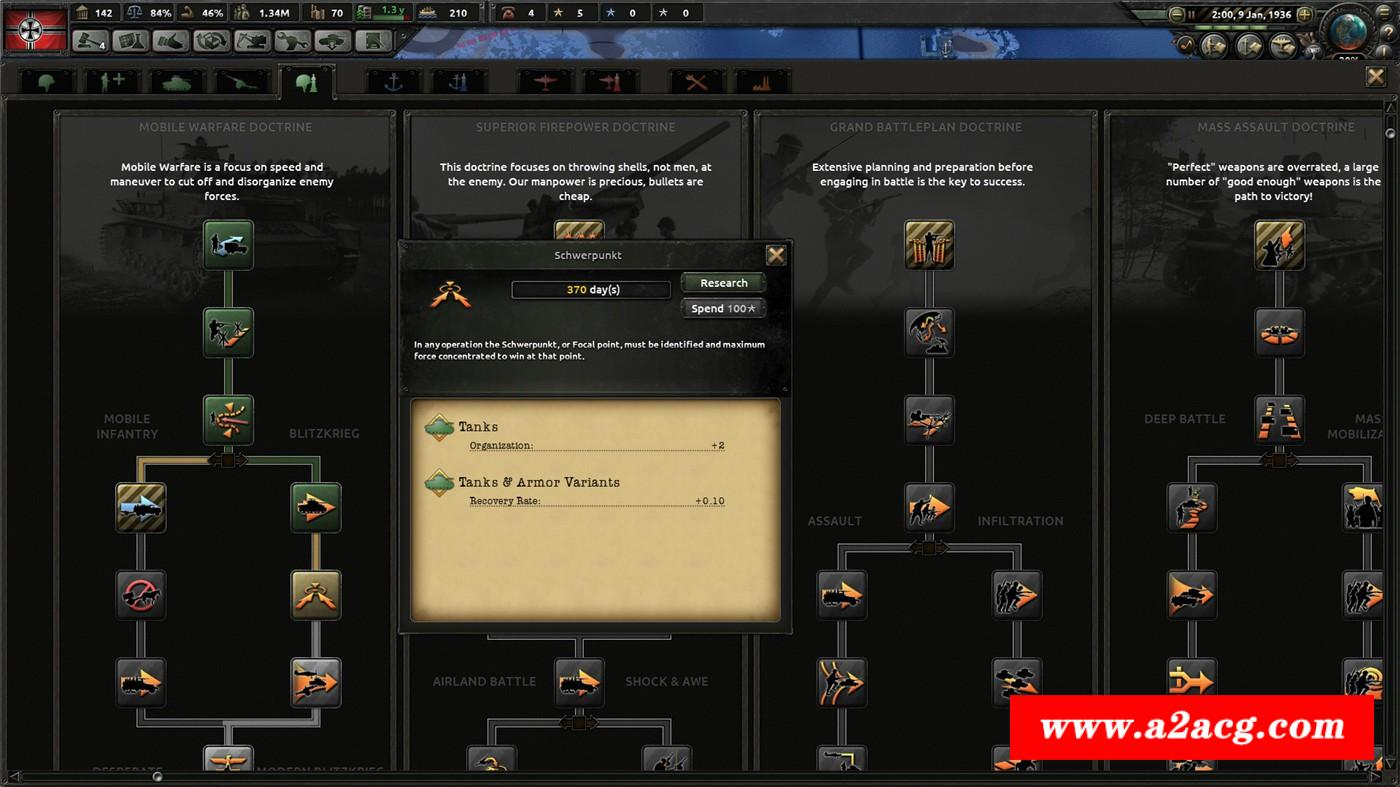Viewport: 1400px width, 787px height.
Task: Open the naval anchor research tab
Action: point(392,82)
